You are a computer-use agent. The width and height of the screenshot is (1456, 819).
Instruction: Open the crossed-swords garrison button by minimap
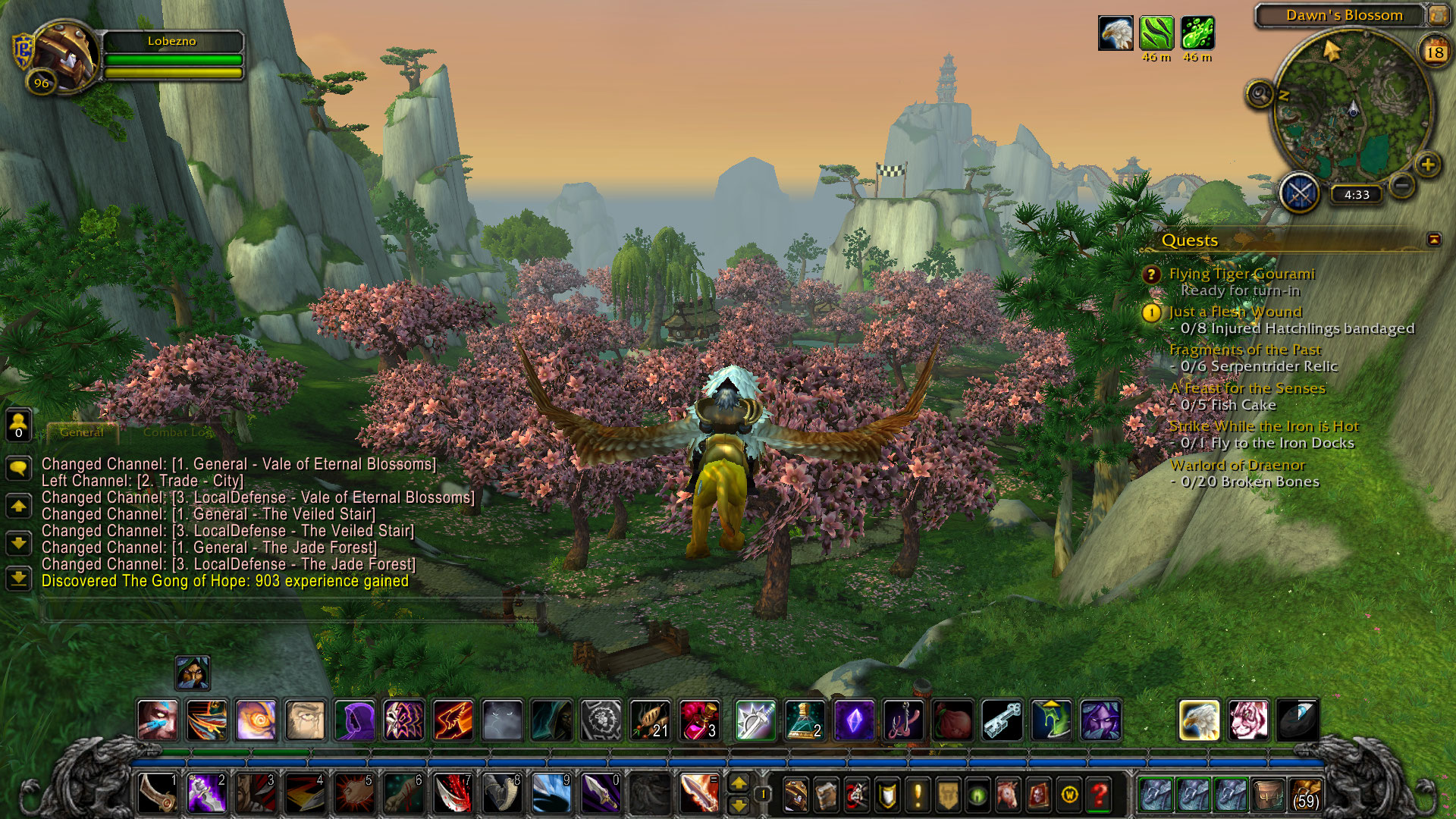point(1300,193)
